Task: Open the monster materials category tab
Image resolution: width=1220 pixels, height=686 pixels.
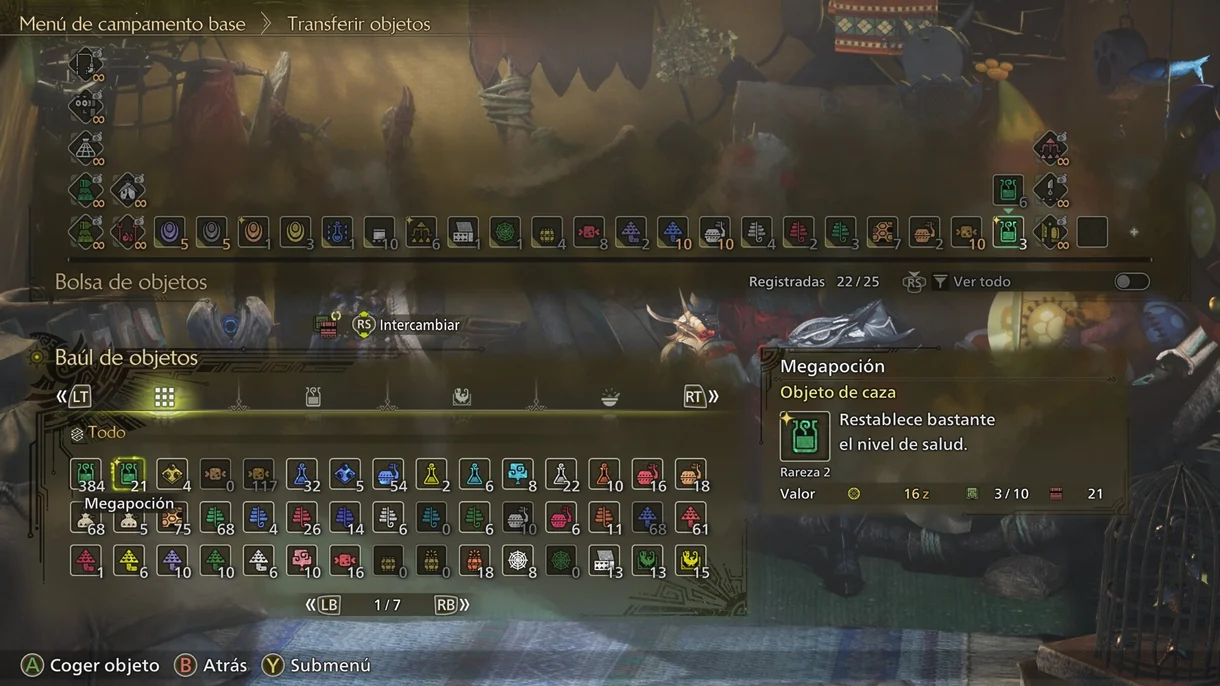Action: 461,397
